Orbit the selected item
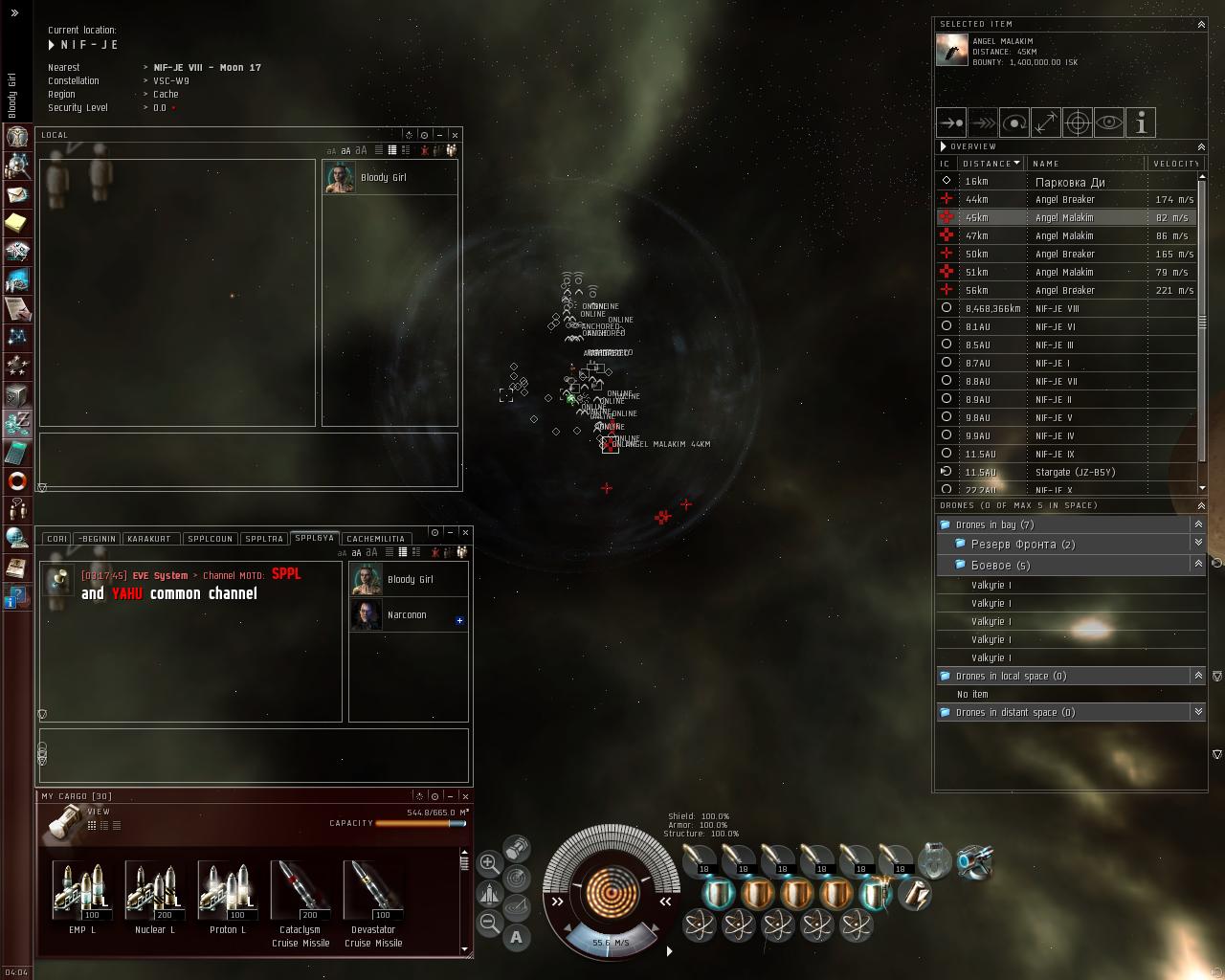 tap(1014, 122)
